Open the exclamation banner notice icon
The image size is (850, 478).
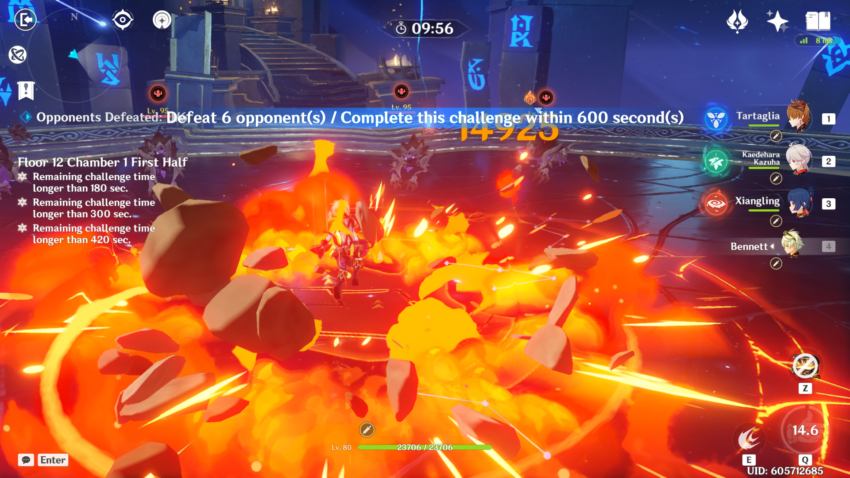22,89
